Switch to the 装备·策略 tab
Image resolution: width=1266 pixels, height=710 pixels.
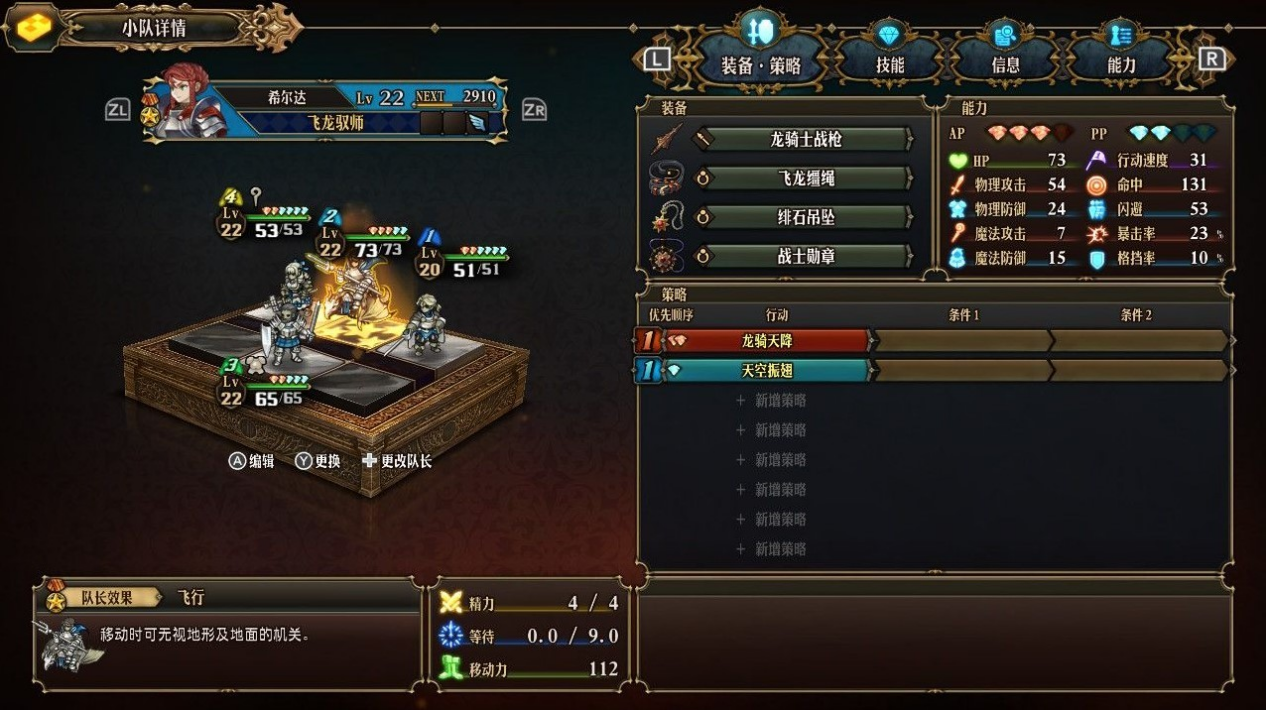[760, 63]
